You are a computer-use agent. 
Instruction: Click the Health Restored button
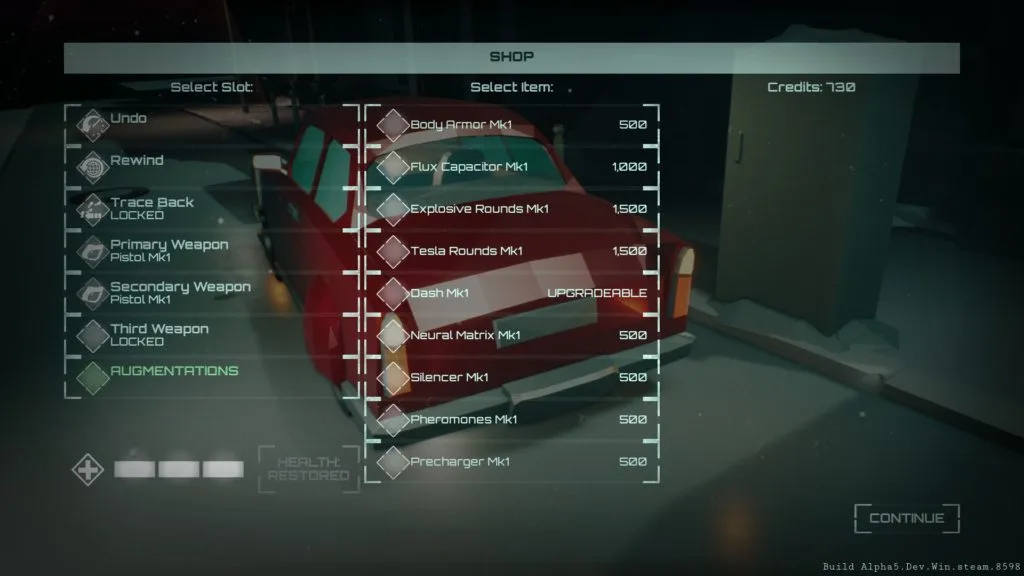point(308,468)
